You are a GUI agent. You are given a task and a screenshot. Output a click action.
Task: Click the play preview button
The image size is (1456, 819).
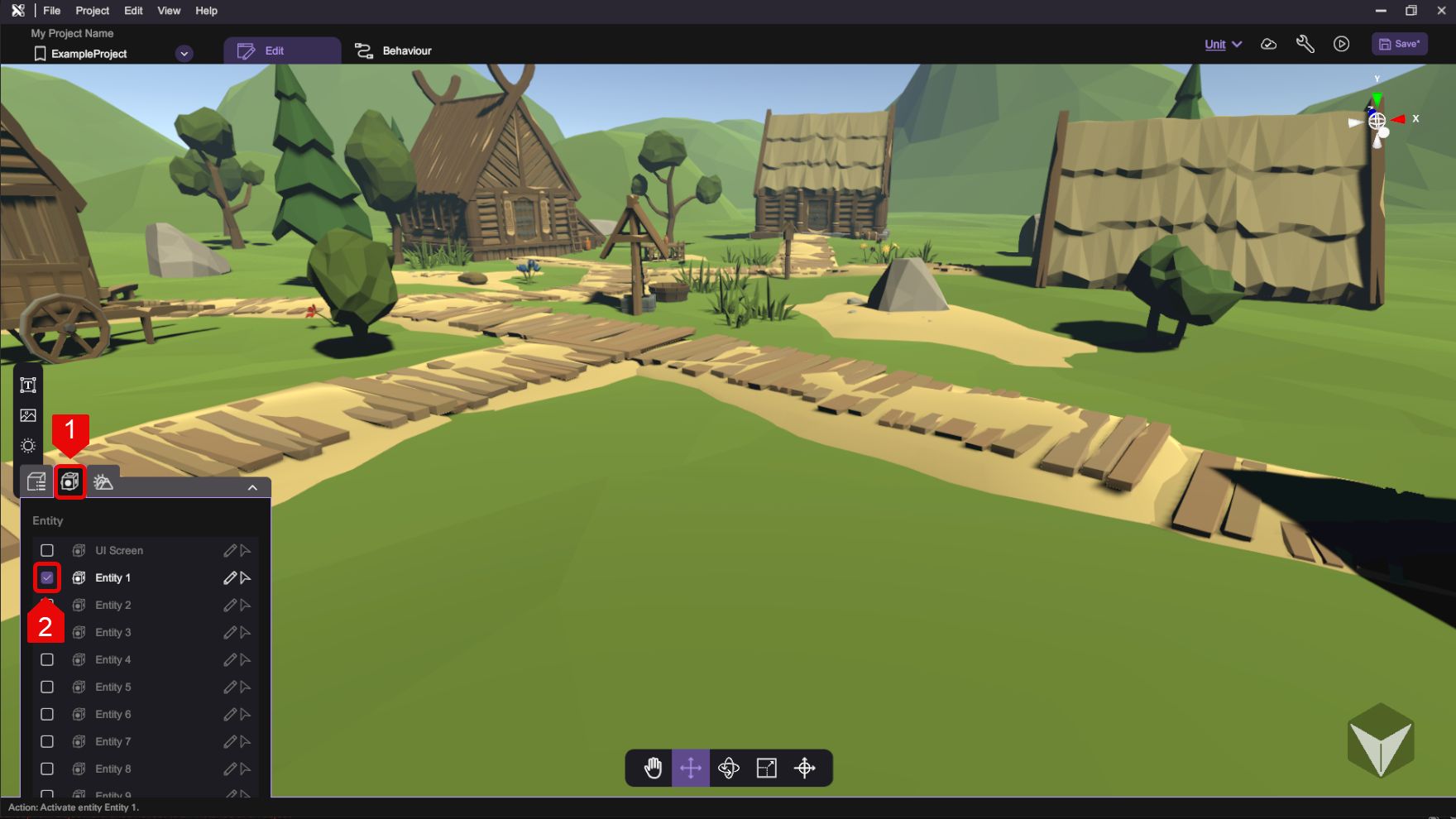tap(1341, 45)
